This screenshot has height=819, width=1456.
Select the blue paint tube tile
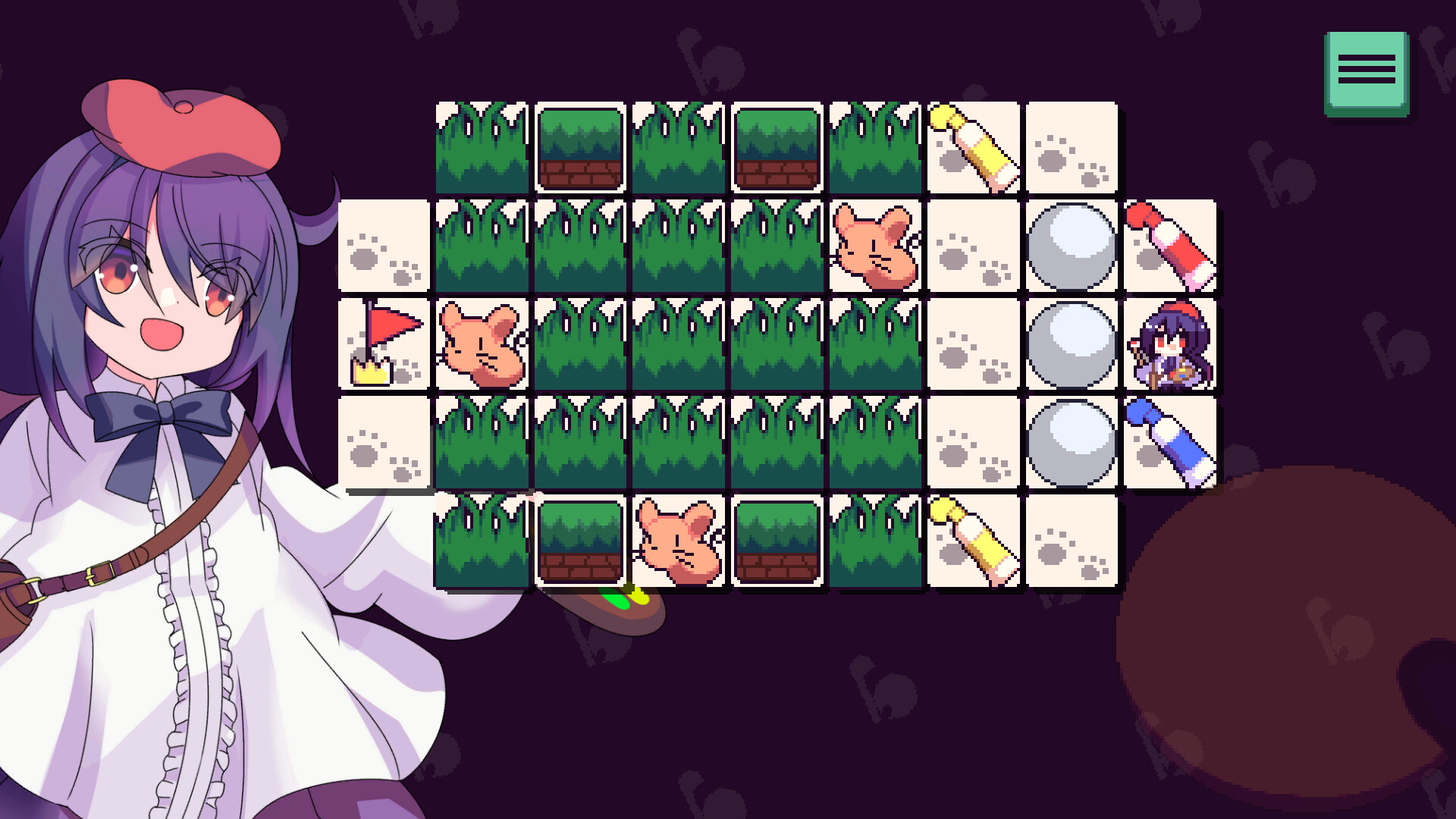coord(1170,442)
